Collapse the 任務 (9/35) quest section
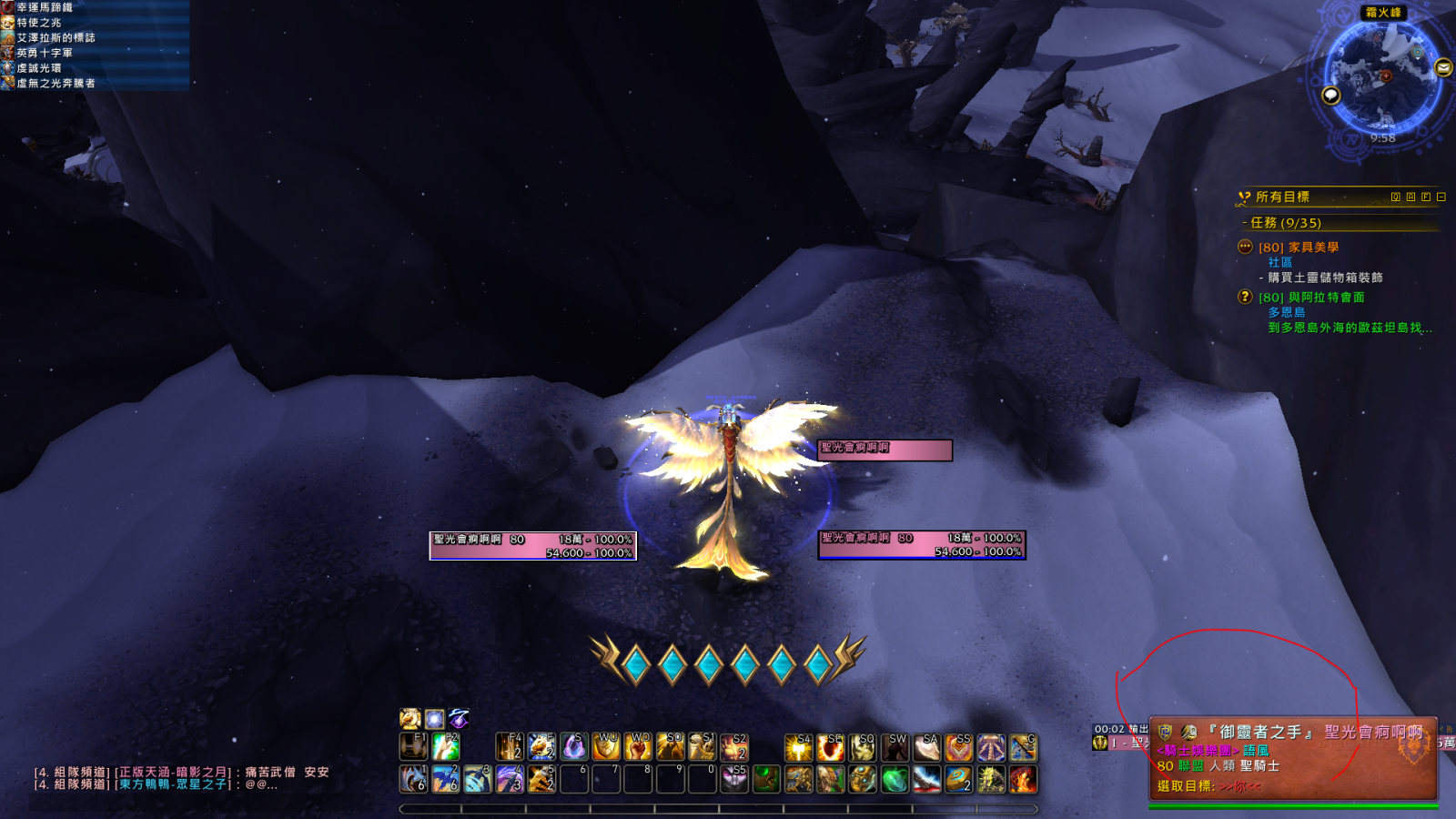The width and height of the screenshot is (1456, 819). [1285, 223]
